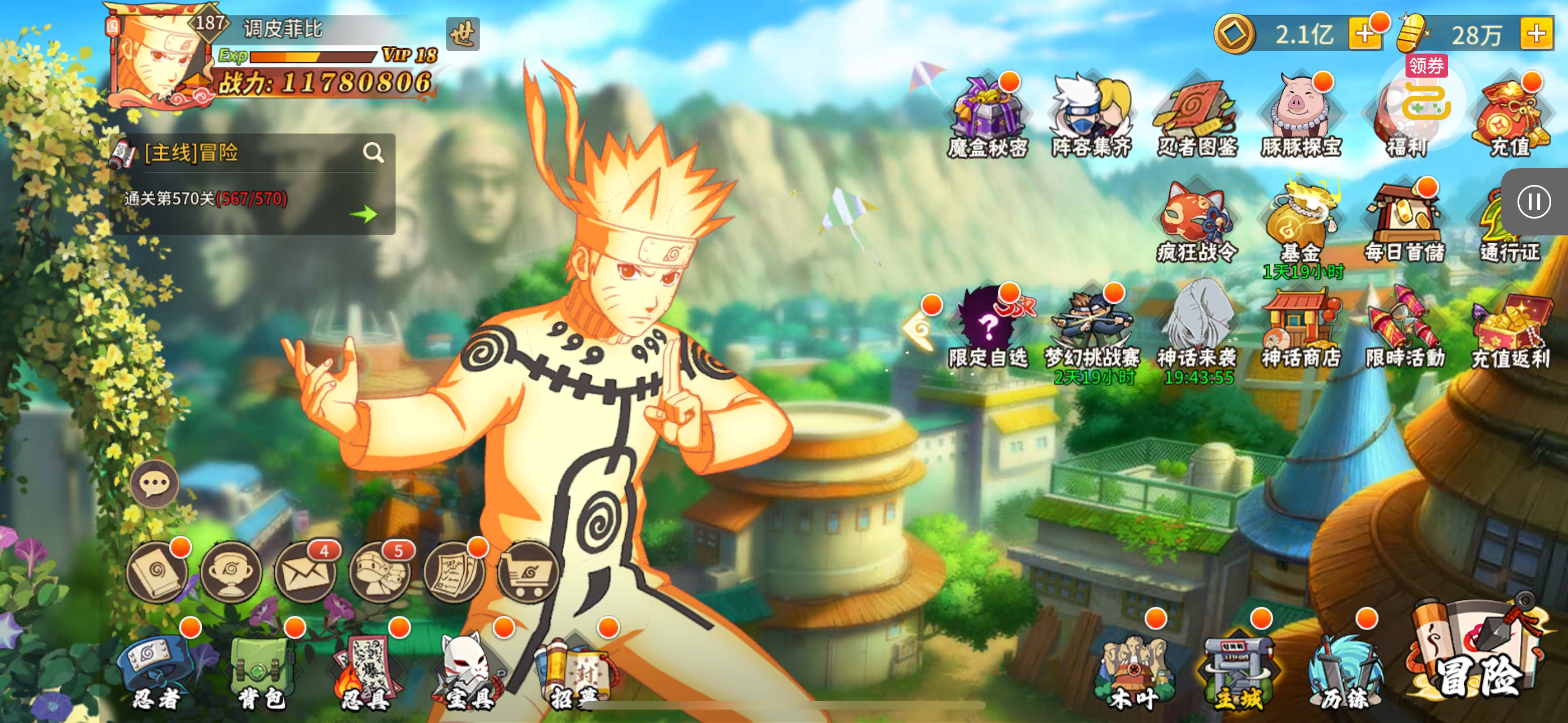
Task: Open the 疯狂战令 battle pass
Action: [x=1197, y=221]
